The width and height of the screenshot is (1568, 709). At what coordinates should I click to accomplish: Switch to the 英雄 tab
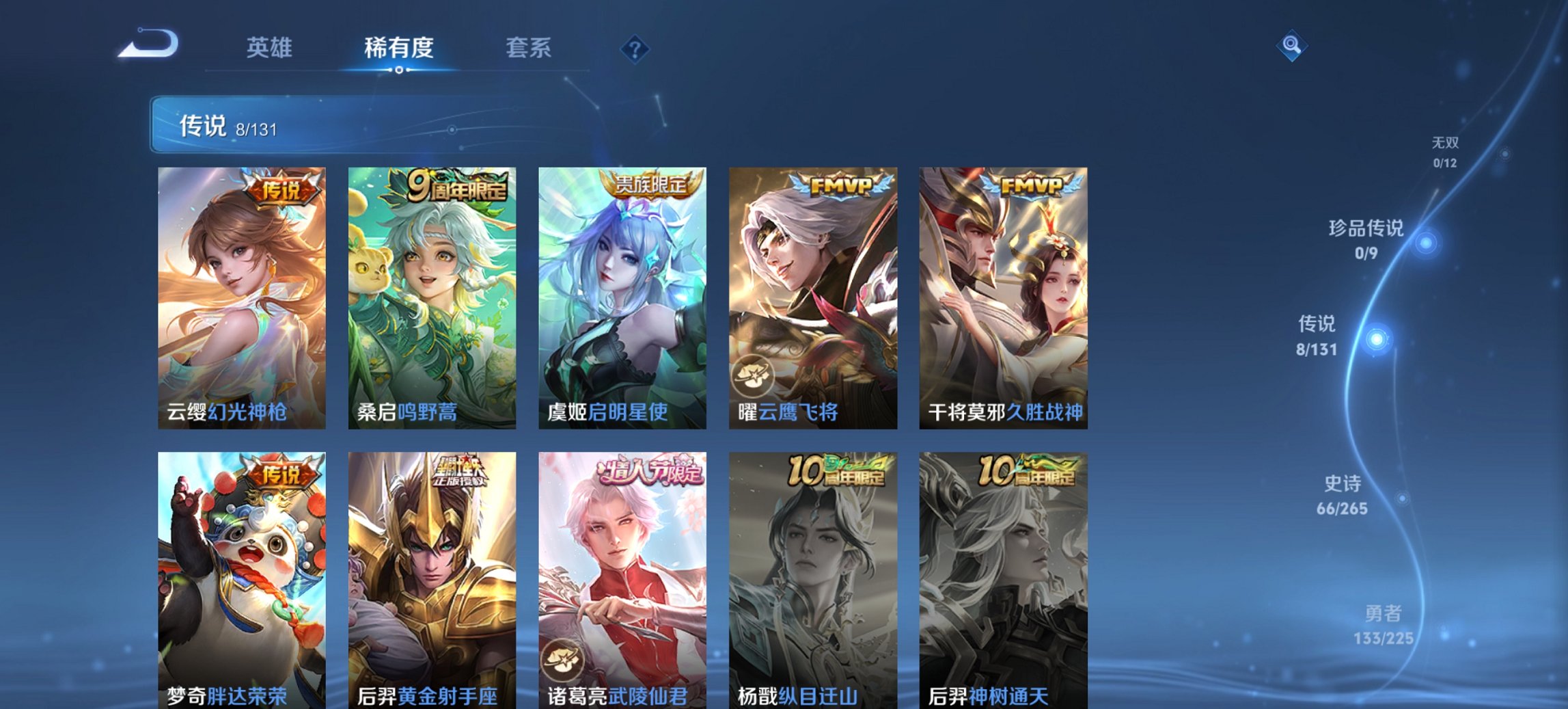(271, 48)
